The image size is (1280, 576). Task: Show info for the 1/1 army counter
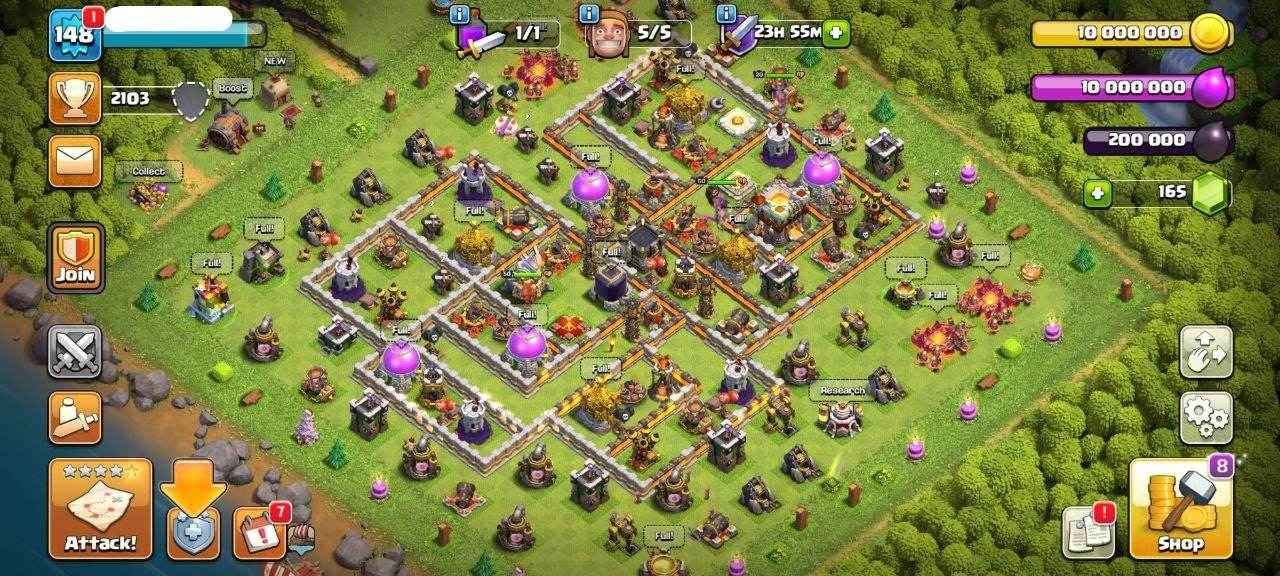(459, 14)
